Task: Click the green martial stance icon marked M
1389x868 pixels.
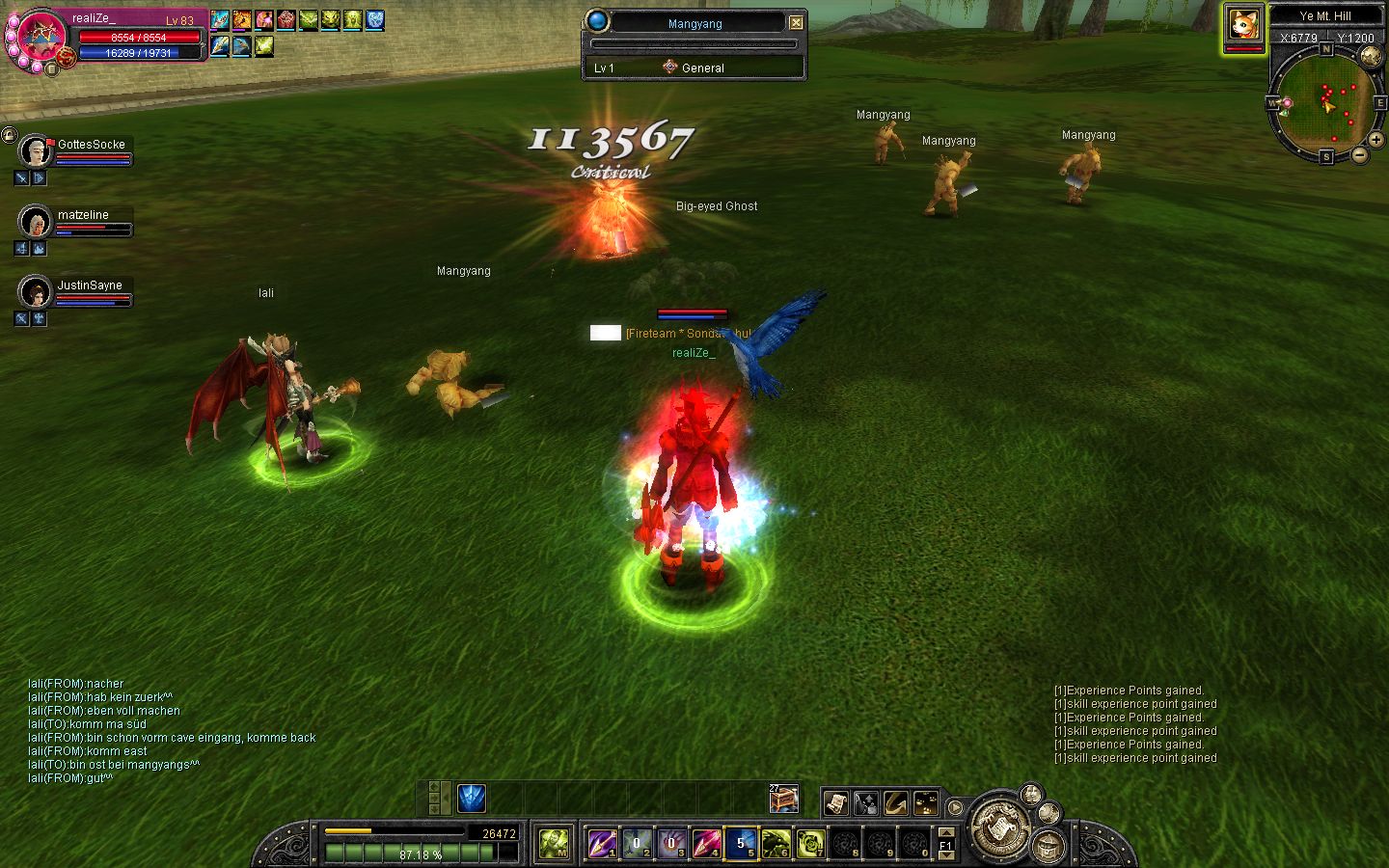Action: tap(554, 844)
